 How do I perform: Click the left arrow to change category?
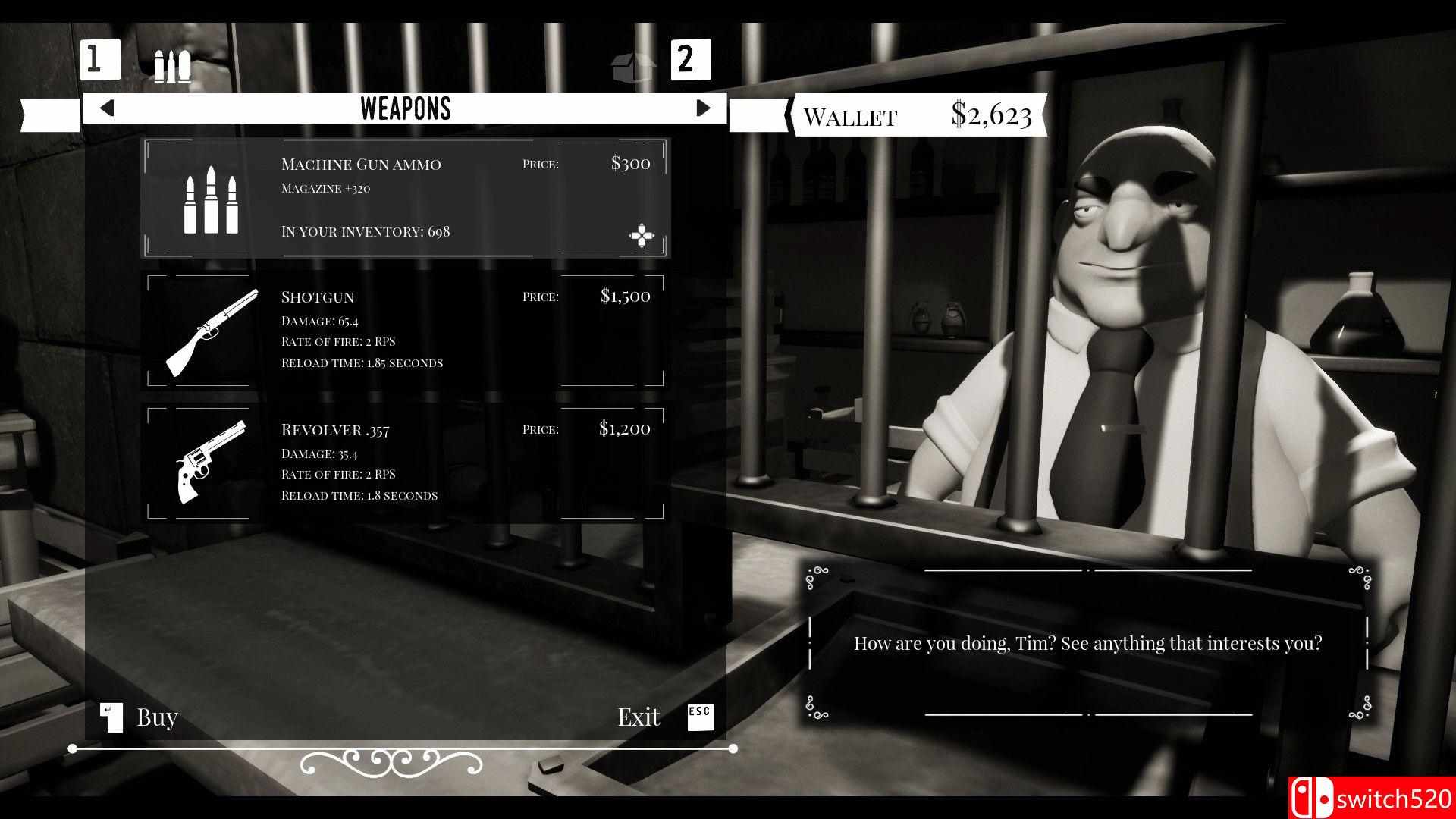(106, 108)
